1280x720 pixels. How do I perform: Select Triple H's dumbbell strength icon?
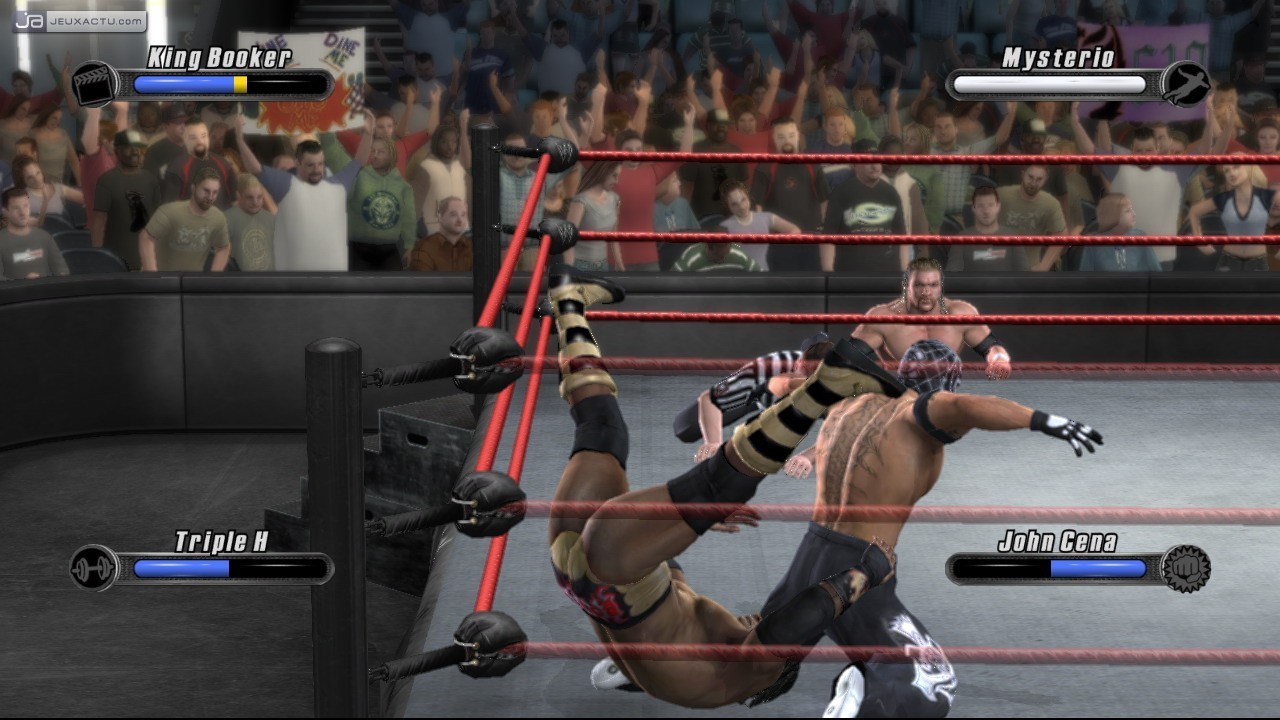[x=91, y=567]
